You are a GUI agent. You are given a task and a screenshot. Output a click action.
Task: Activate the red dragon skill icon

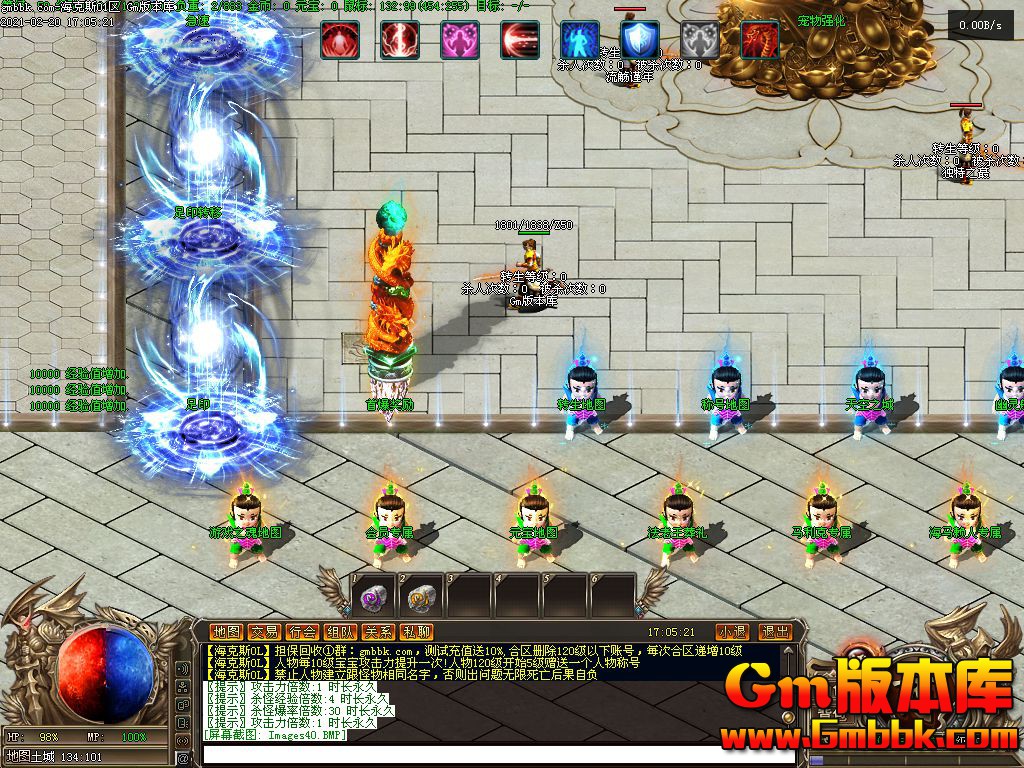click(760, 40)
